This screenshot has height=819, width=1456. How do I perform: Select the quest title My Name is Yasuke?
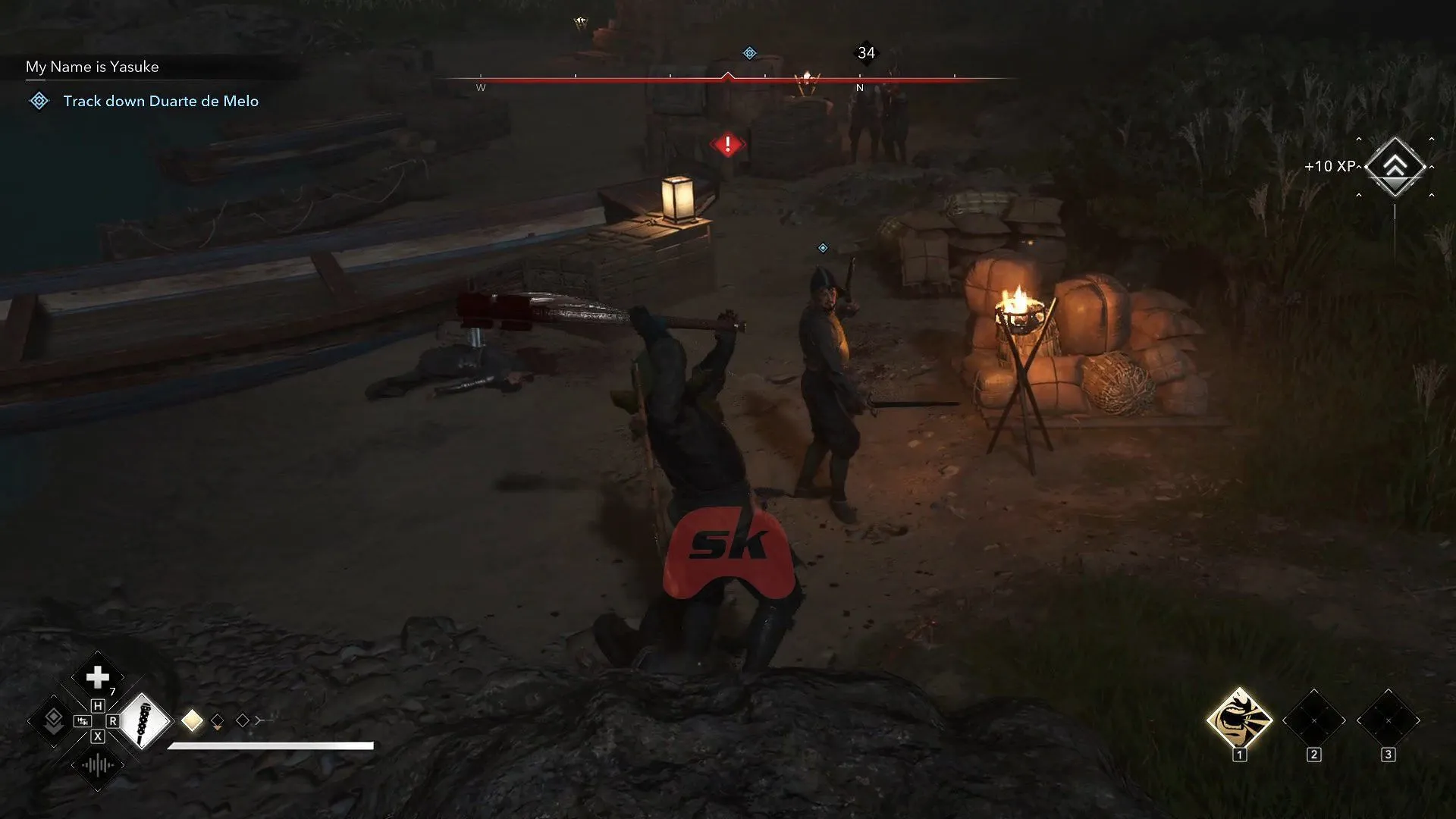92,67
